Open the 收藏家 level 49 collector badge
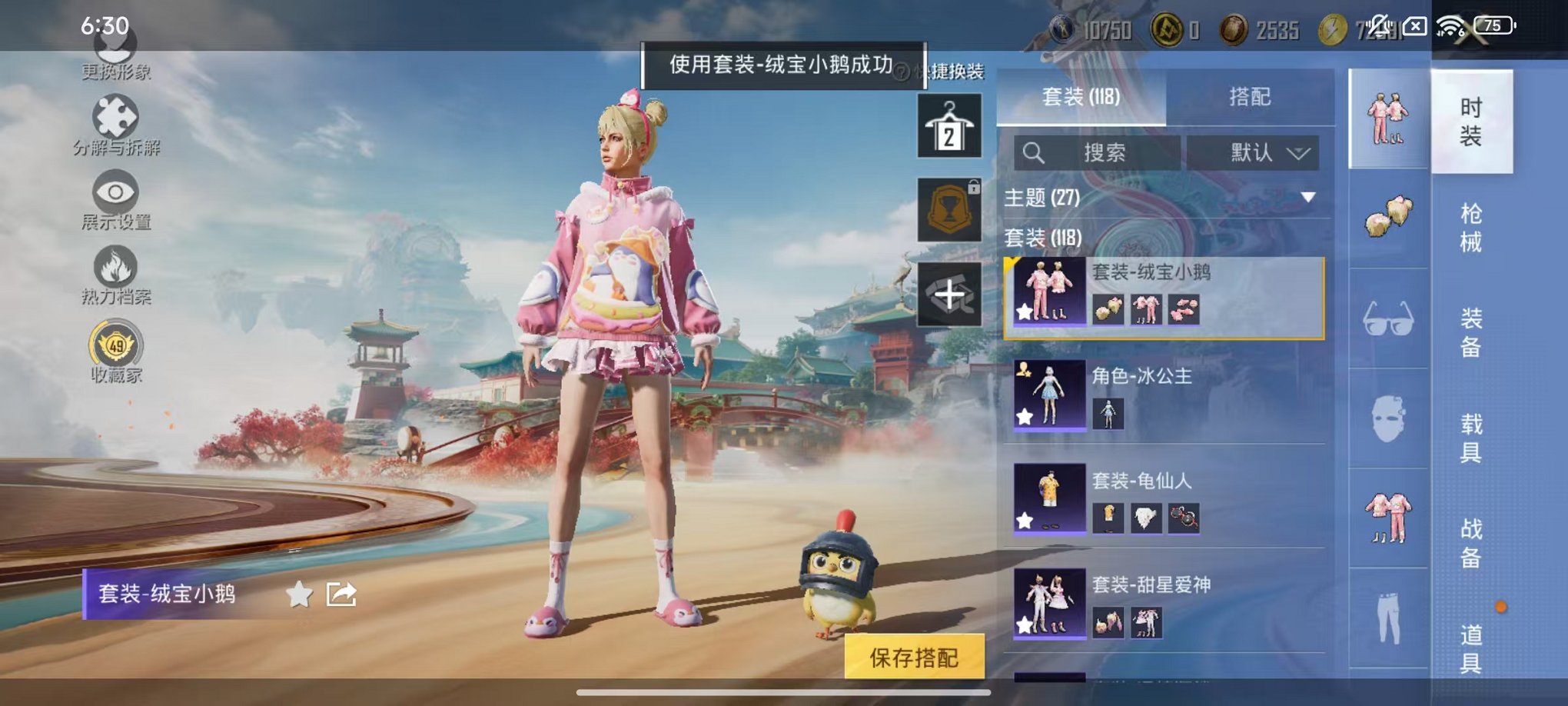Image resolution: width=1568 pixels, height=706 pixels. 114,345
